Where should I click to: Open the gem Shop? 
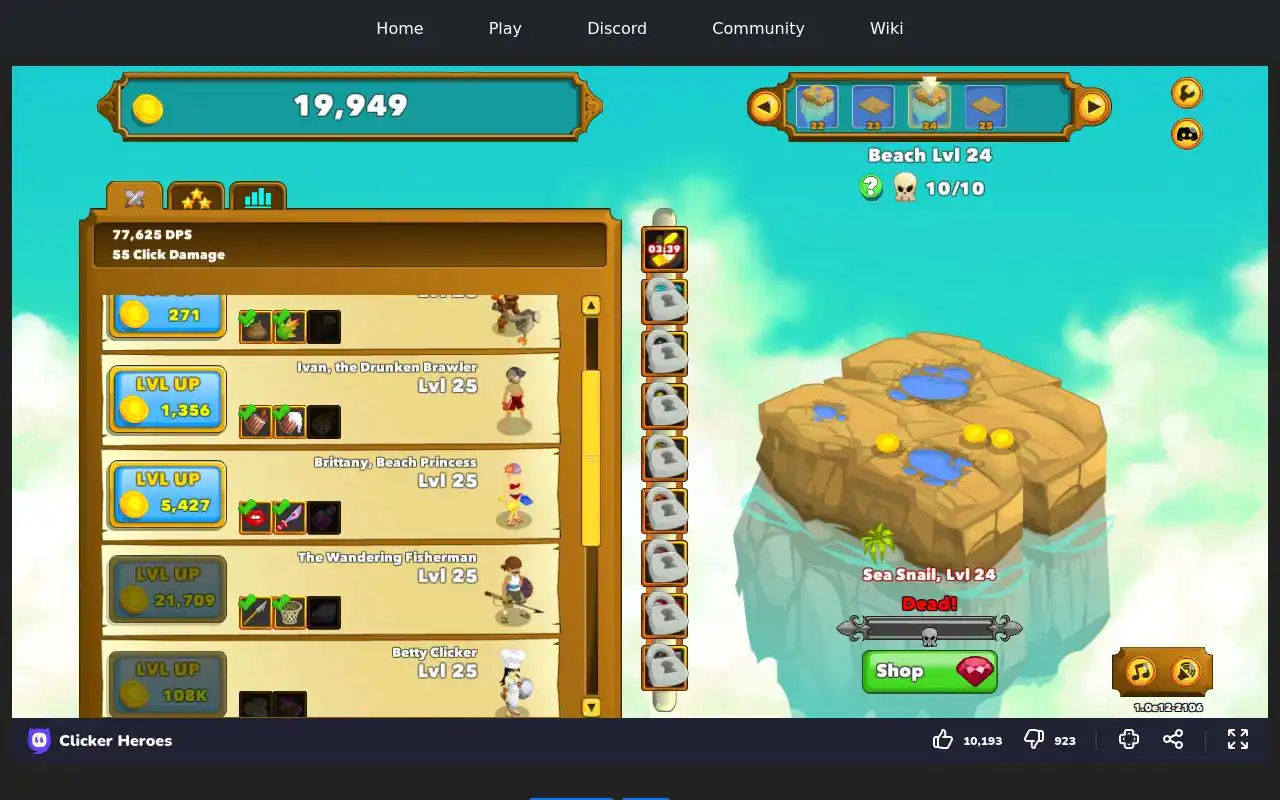pos(929,671)
